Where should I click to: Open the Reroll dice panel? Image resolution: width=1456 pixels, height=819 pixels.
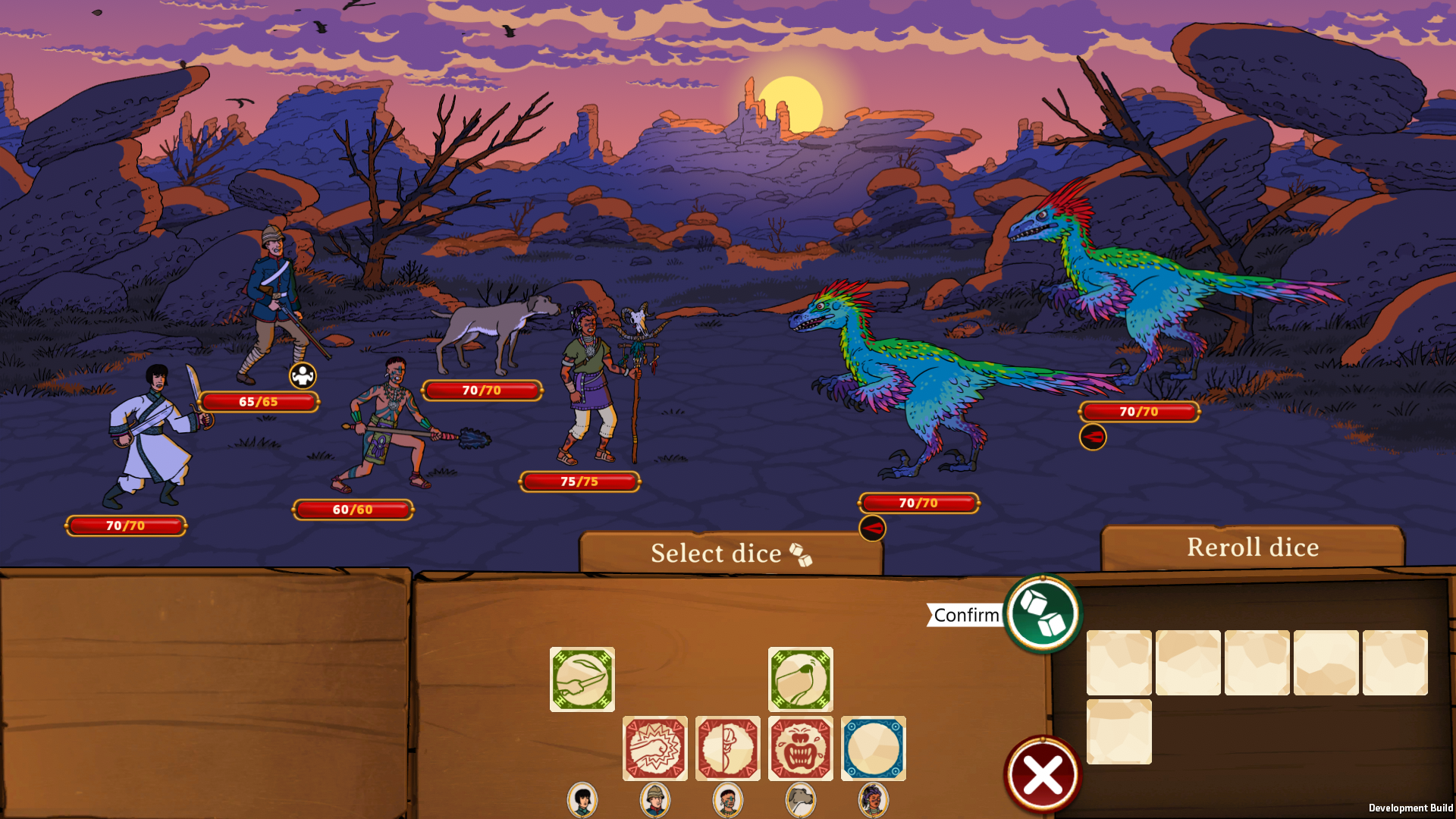click(x=1252, y=548)
